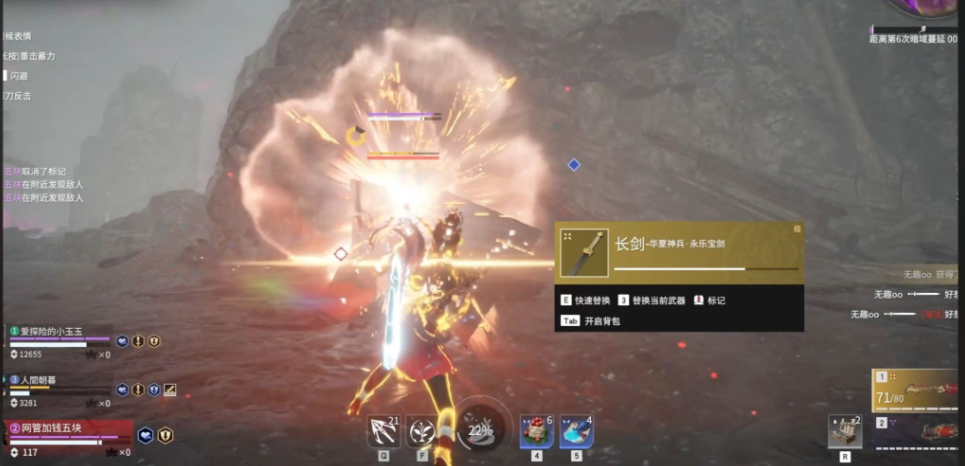Viewport: 965px width, 466px height.
Task: Click the 22% ultimate charge circle
Action: 479,430
